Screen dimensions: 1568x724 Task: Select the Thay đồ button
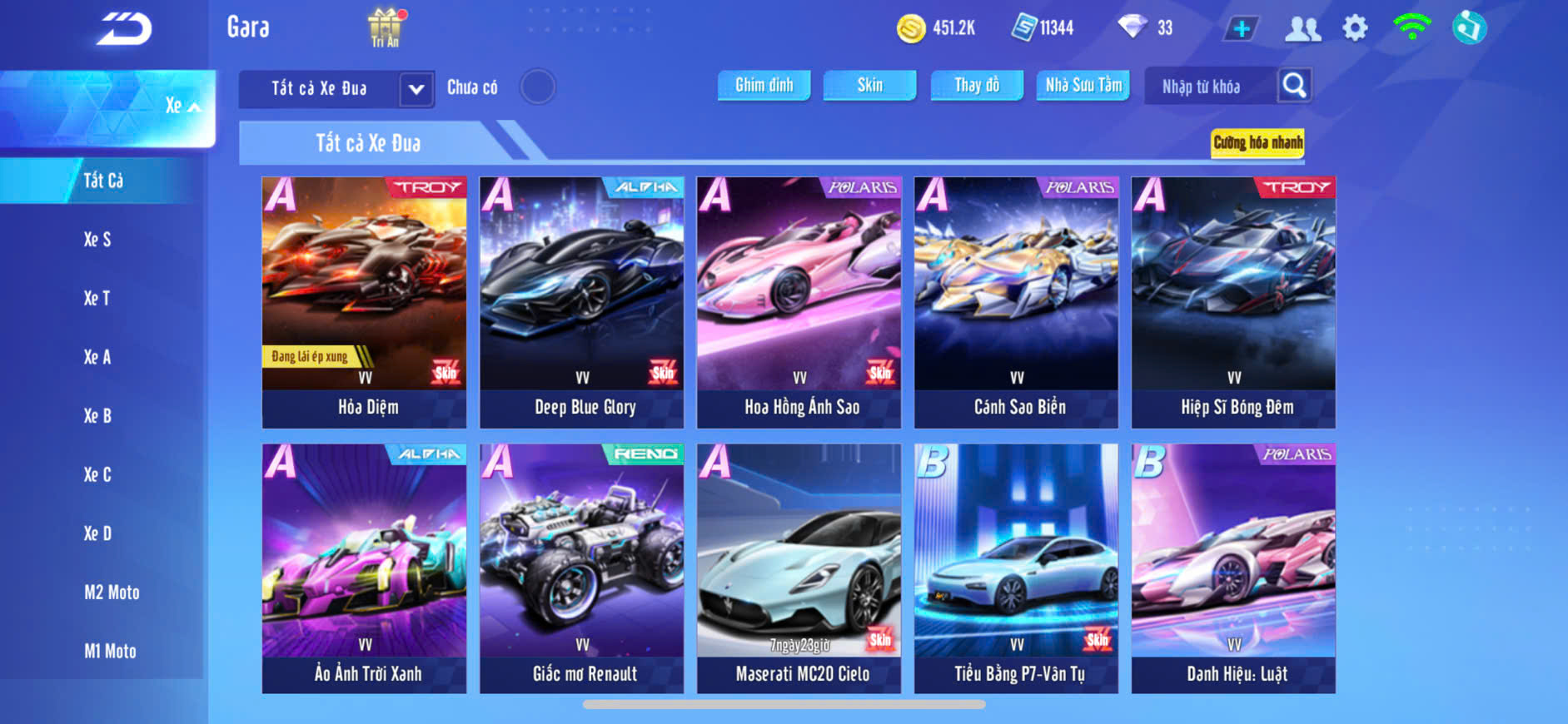(976, 85)
